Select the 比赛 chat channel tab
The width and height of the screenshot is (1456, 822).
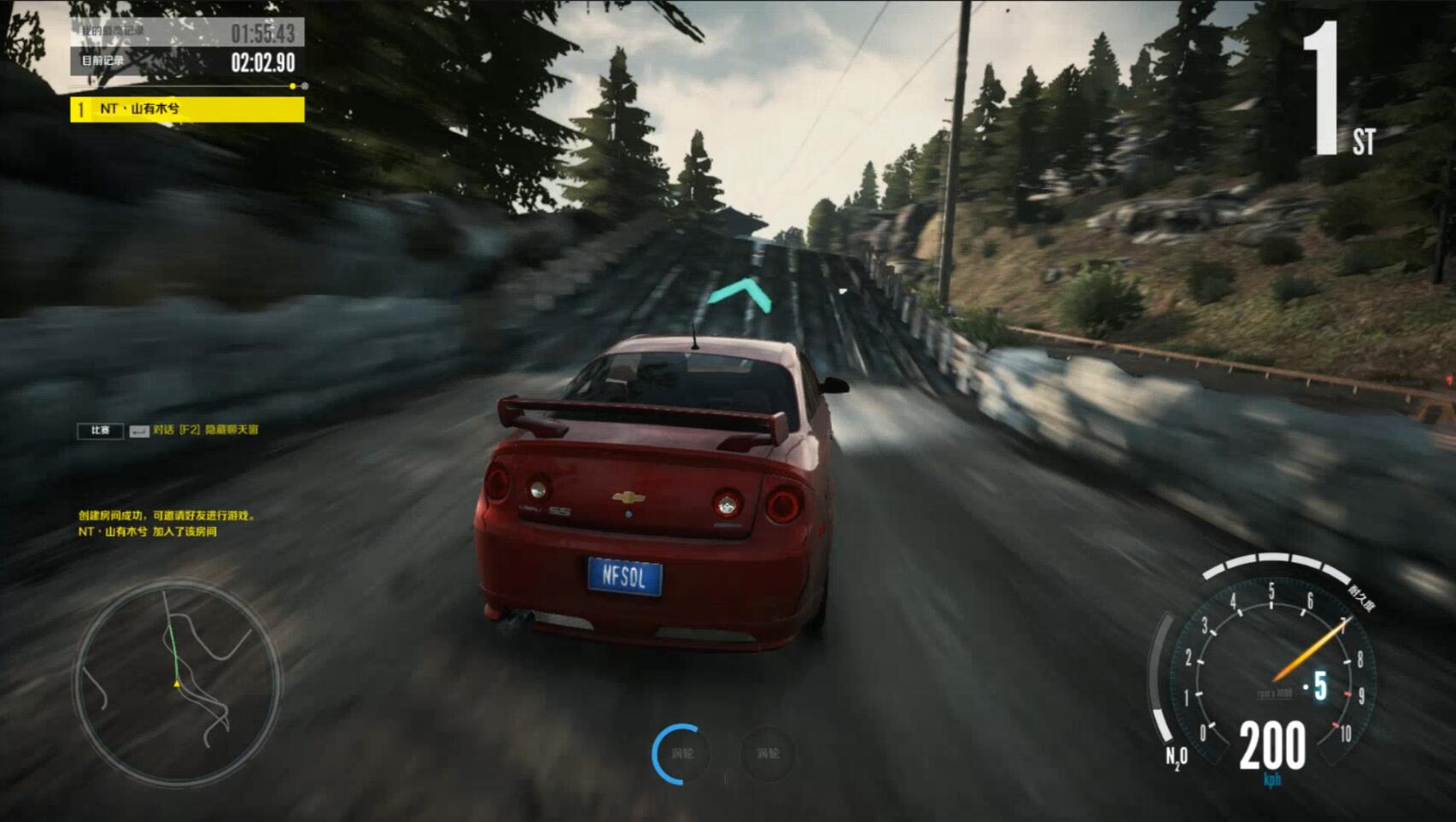pos(100,431)
